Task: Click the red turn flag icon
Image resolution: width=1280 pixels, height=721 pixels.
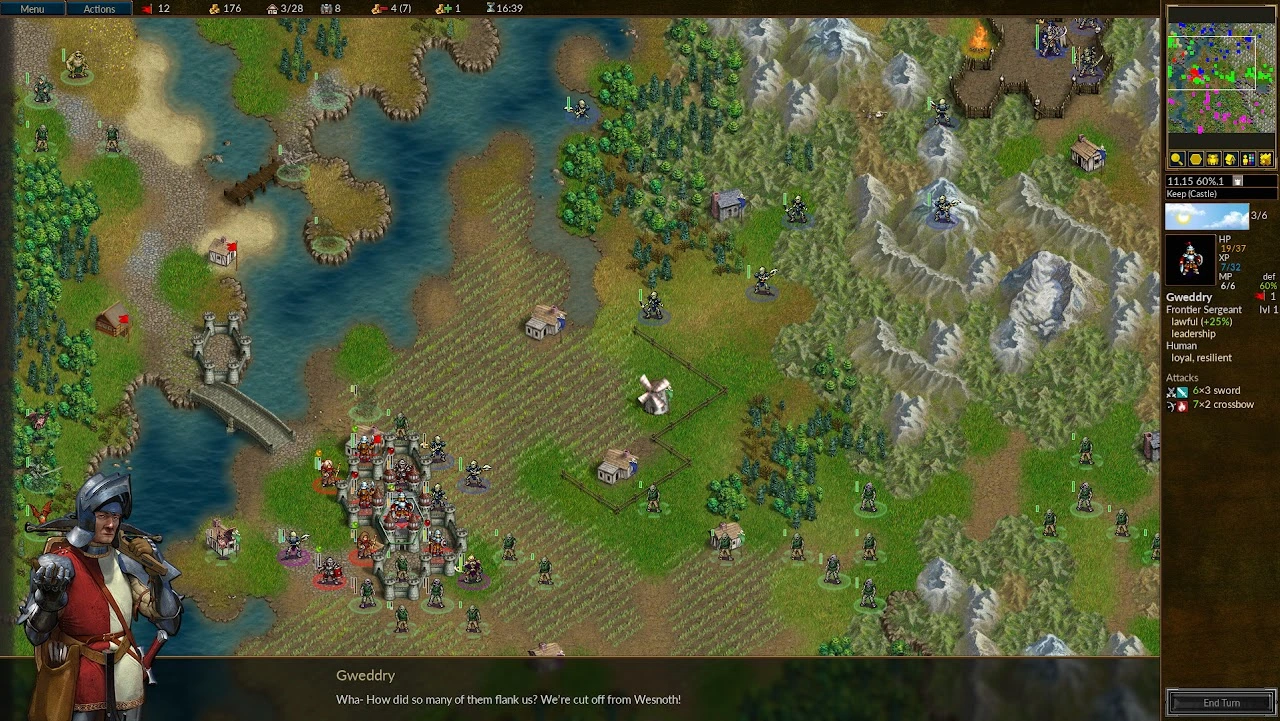Action: click(146, 8)
